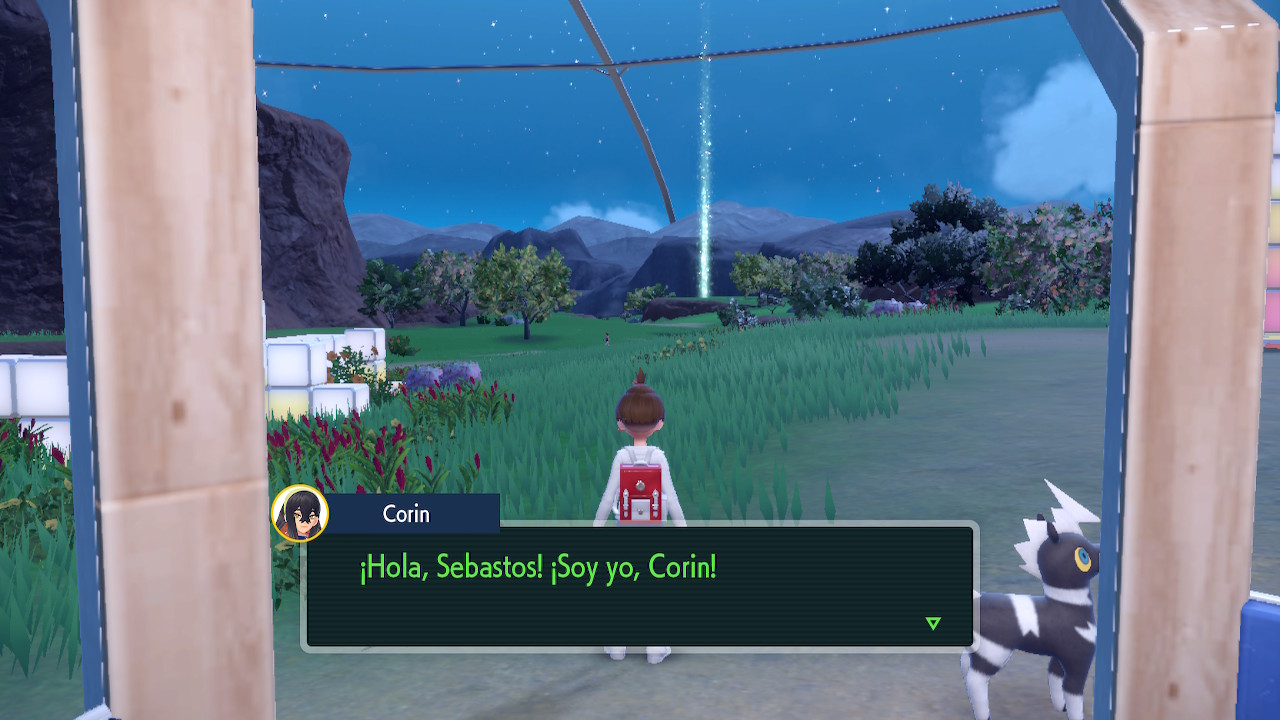Advance dialogue with the green arrow

933,623
